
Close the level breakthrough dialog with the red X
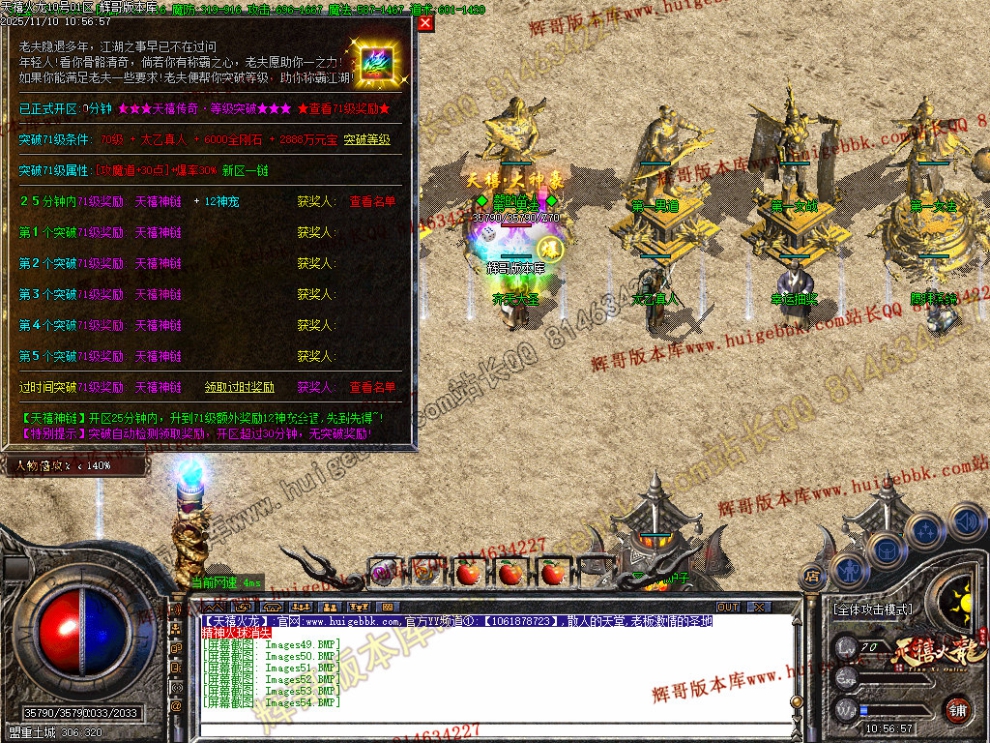pyautogui.click(x=425, y=23)
